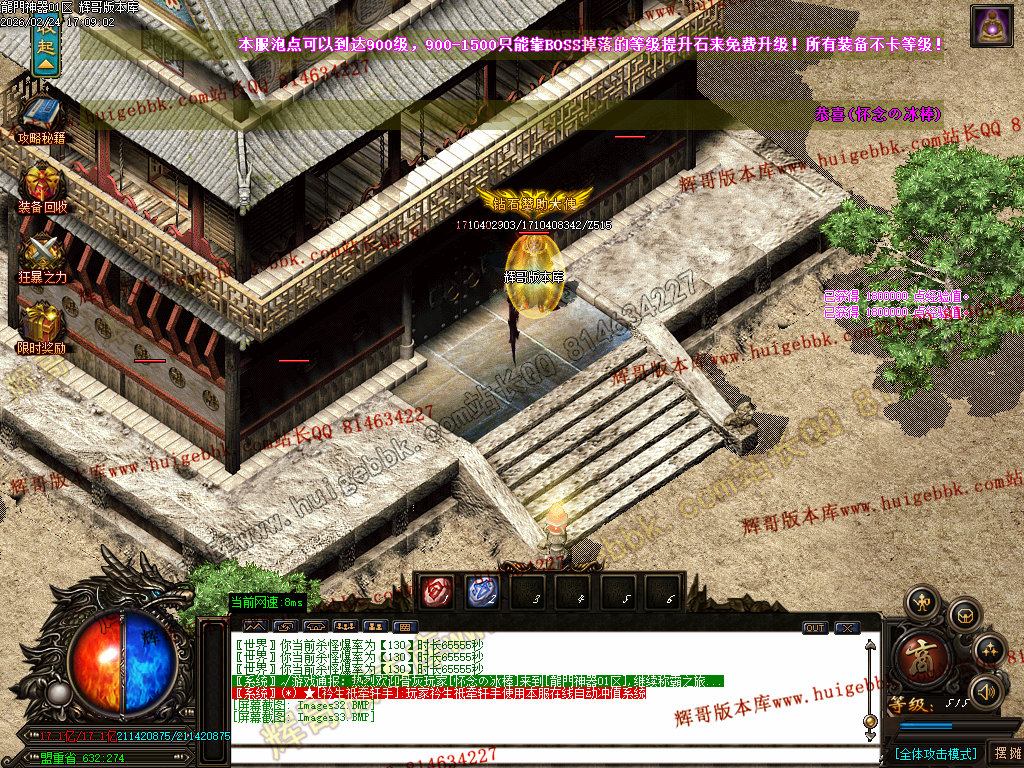Collapse the side menu with 收起 button
Viewport: 1024px width, 768px height.
coord(44,46)
